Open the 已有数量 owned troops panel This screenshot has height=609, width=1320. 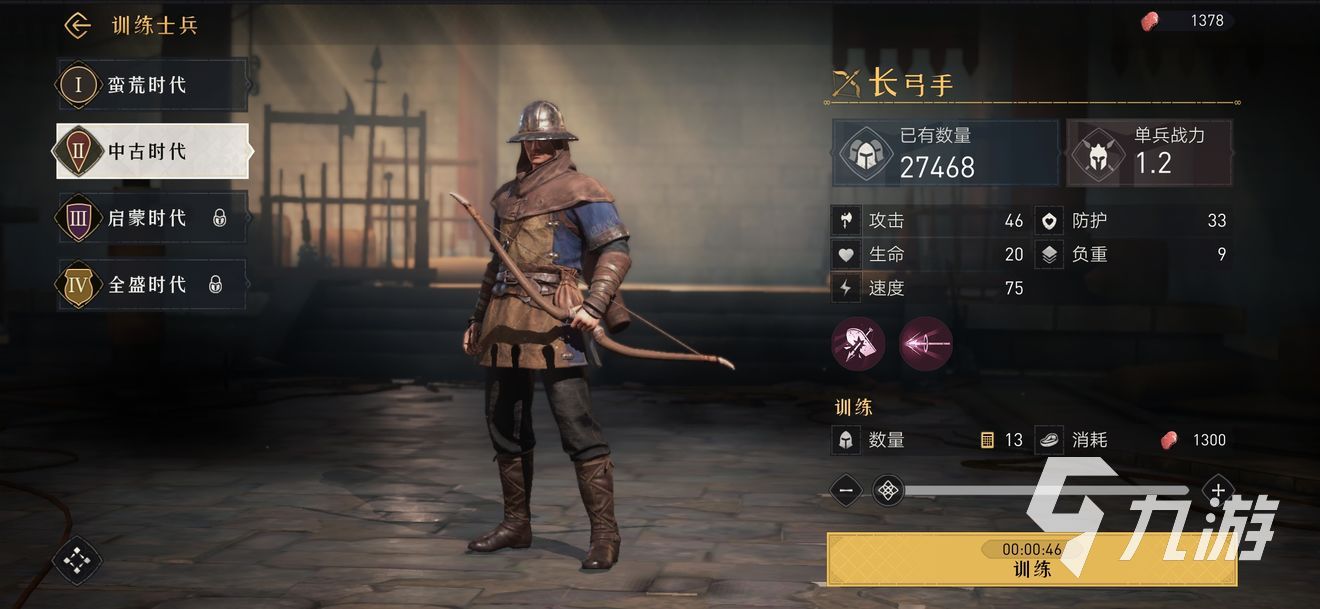945,154
